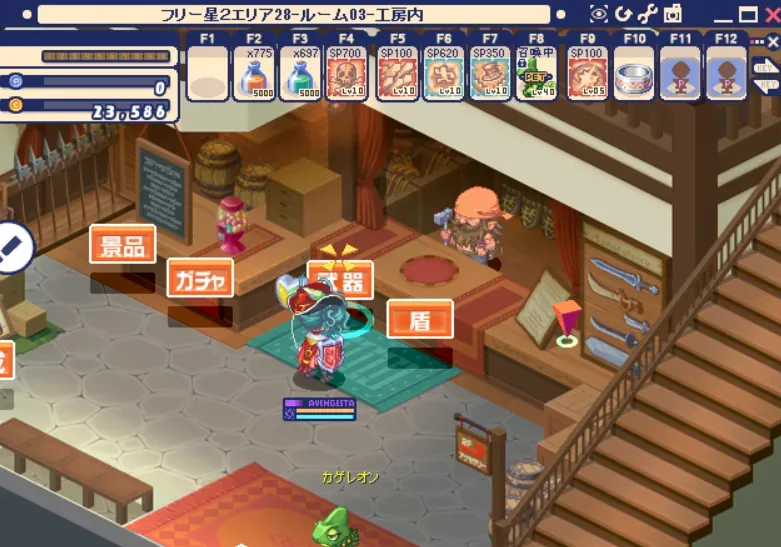
Task: Open settings with the wrench icon
Action: point(648,14)
